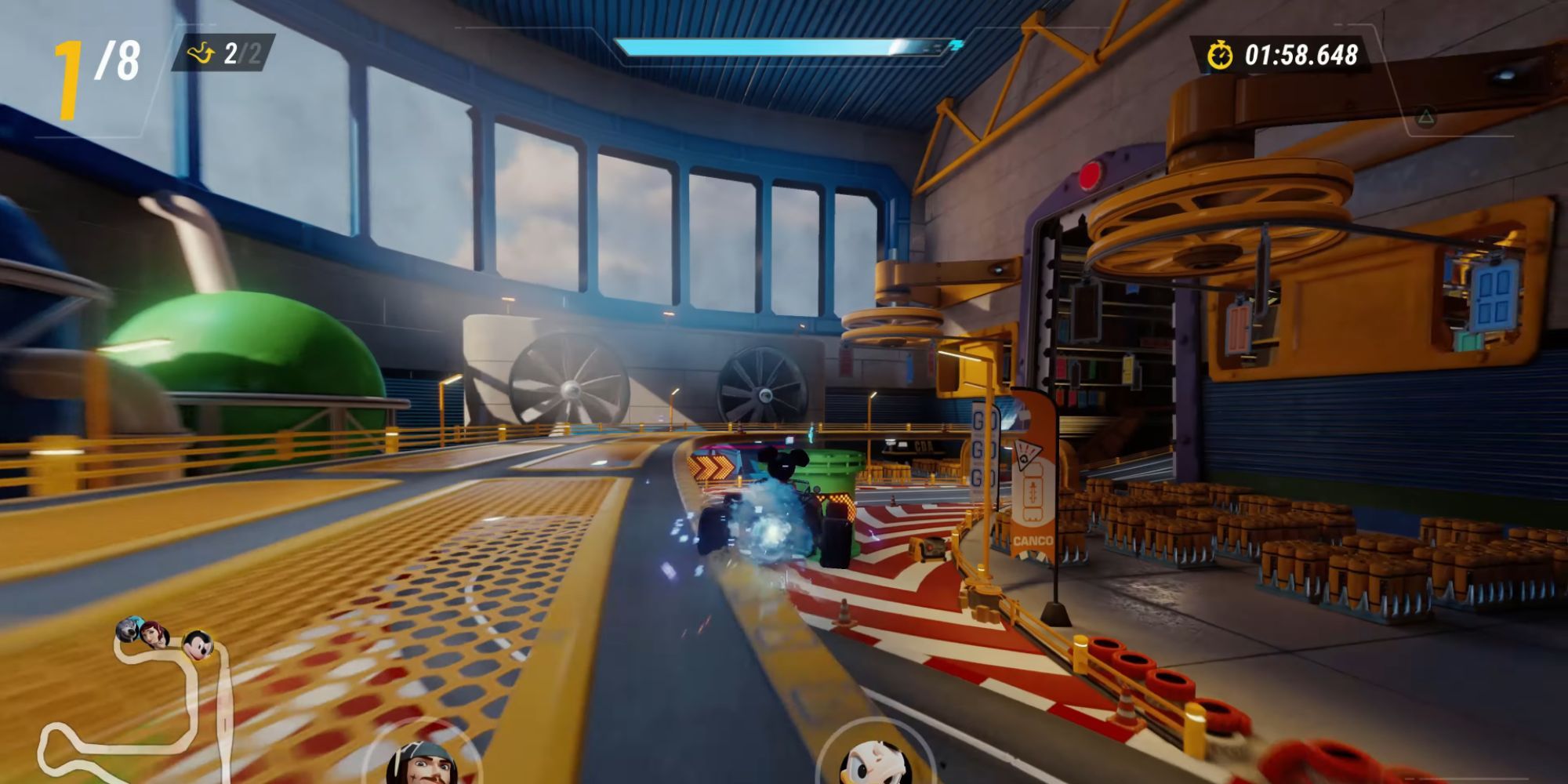Click the stopwatch icon beside the race timer
The width and height of the screenshot is (1568, 784).
click(x=1221, y=55)
